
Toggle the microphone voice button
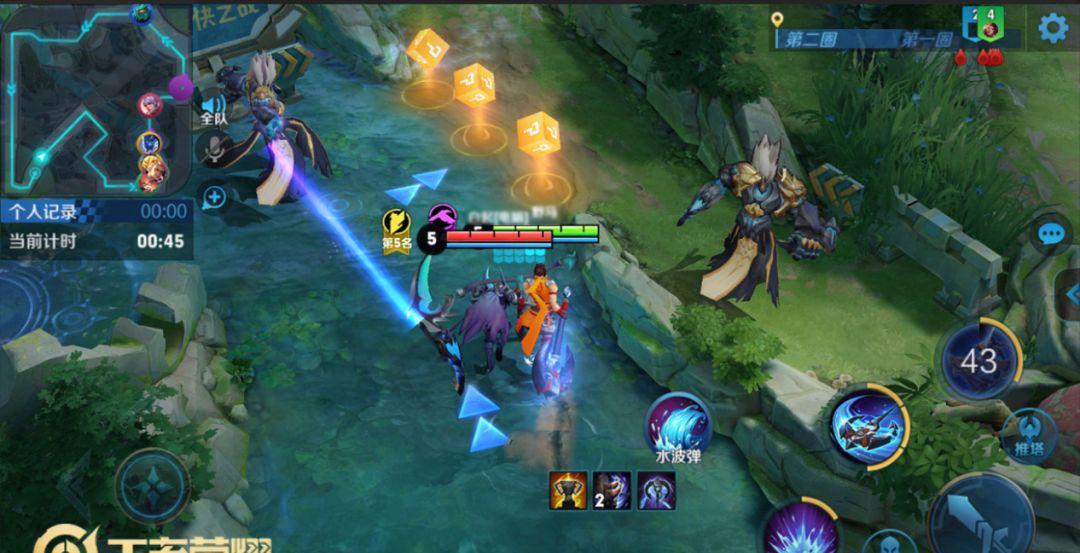[215, 151]
